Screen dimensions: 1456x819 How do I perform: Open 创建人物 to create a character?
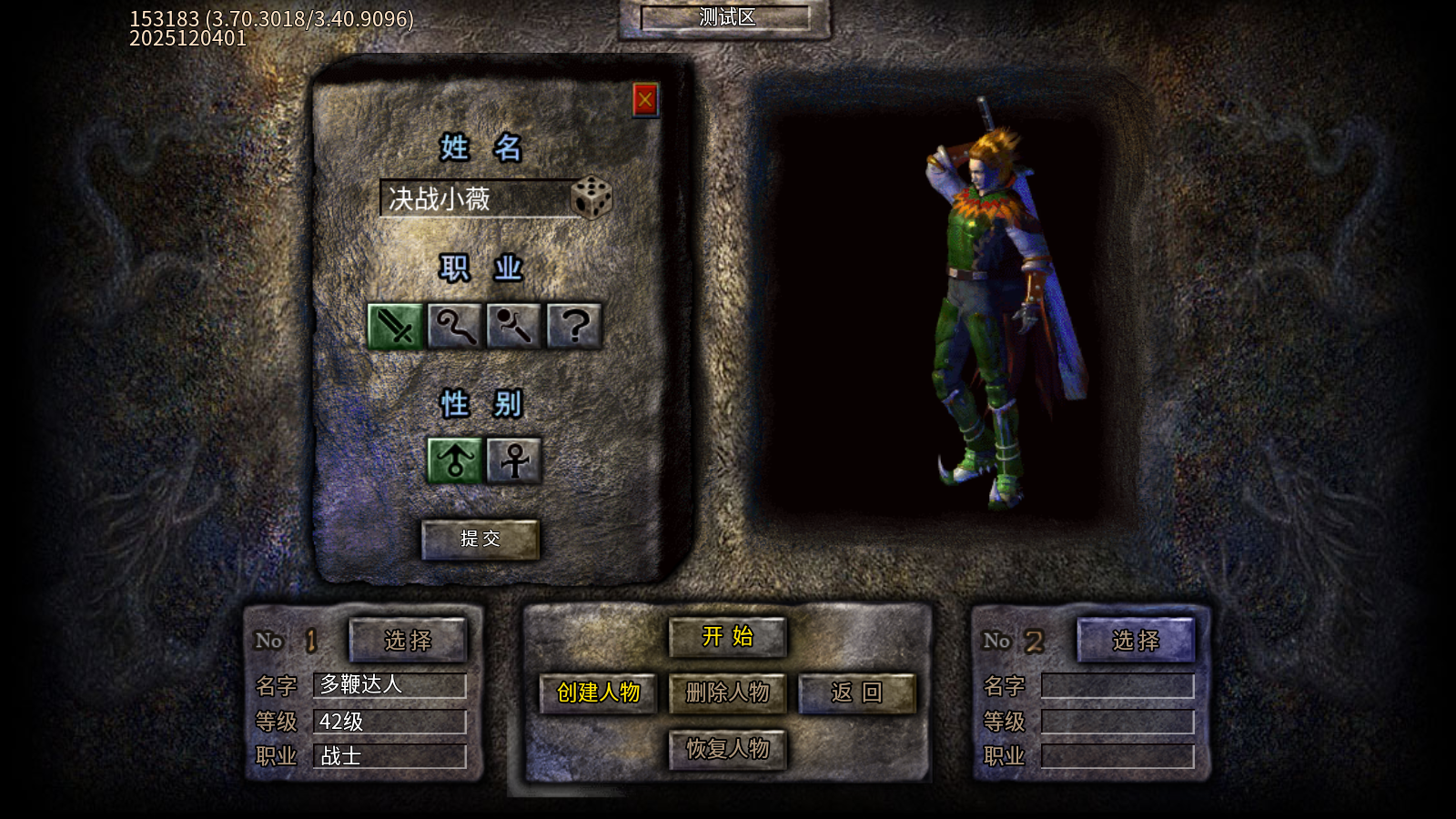[598, 693]
